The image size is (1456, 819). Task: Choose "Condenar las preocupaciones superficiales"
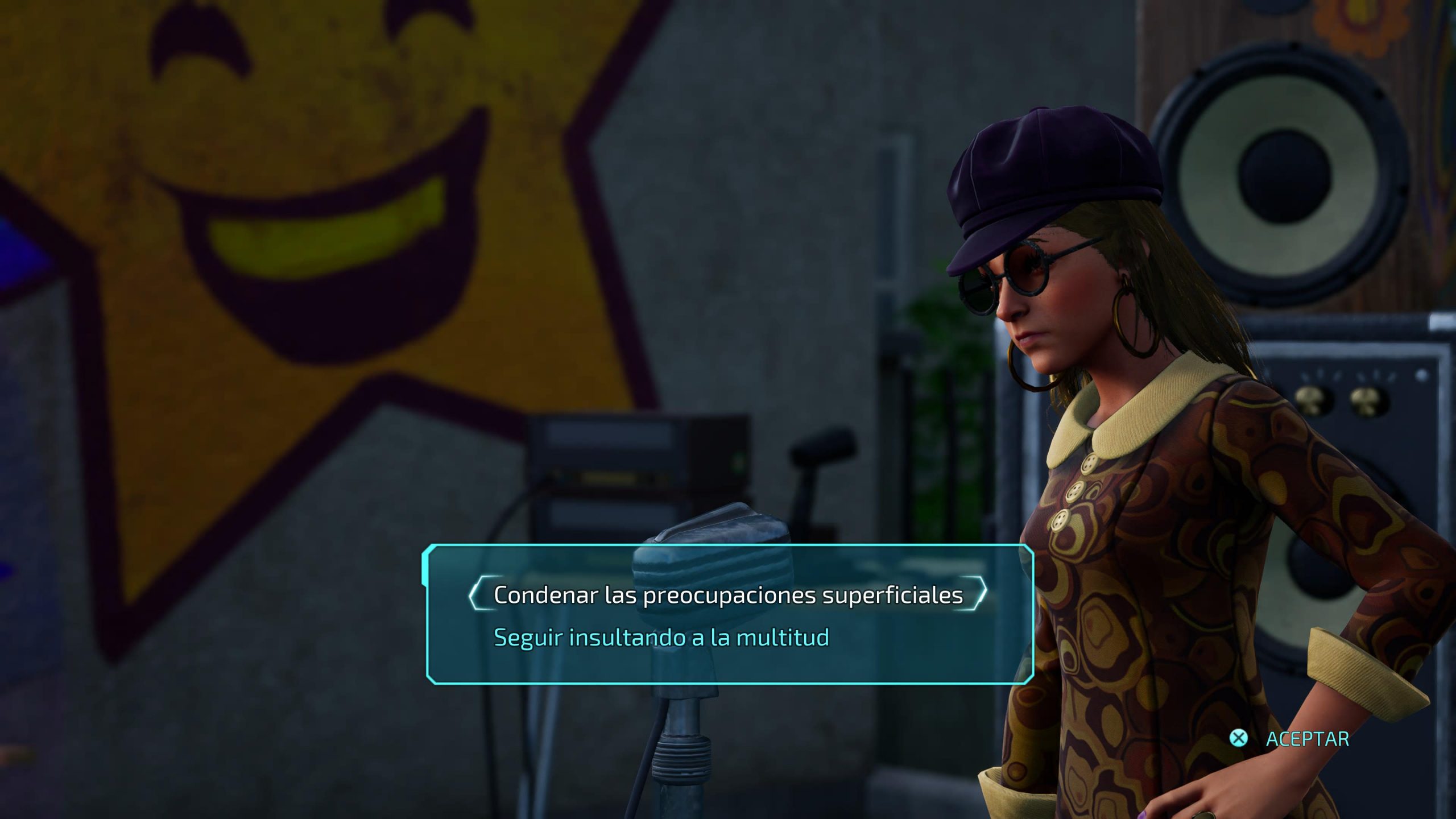pyautogui.click(x=728, y=595)
